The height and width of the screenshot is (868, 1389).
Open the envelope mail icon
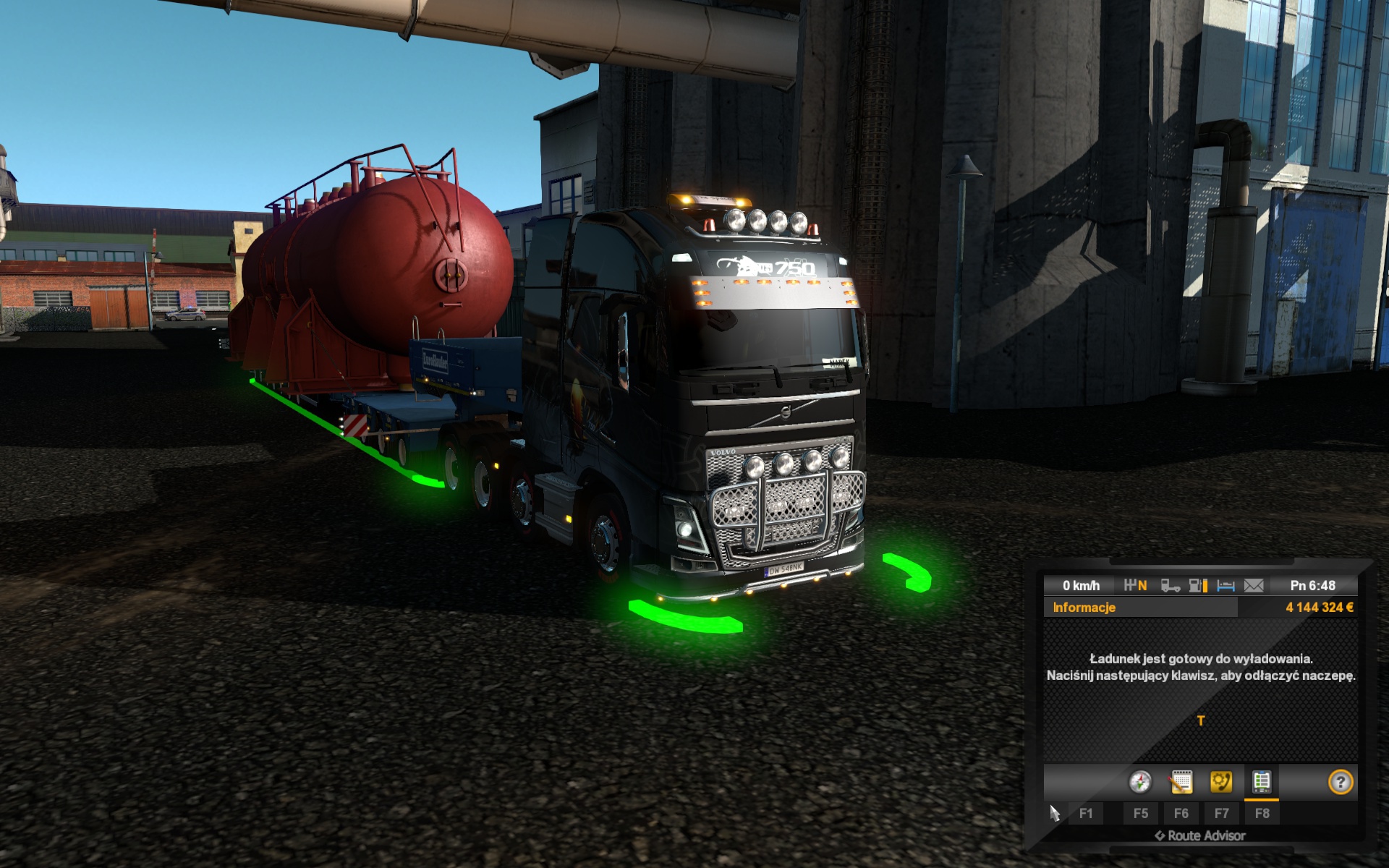coord(1254,585)
